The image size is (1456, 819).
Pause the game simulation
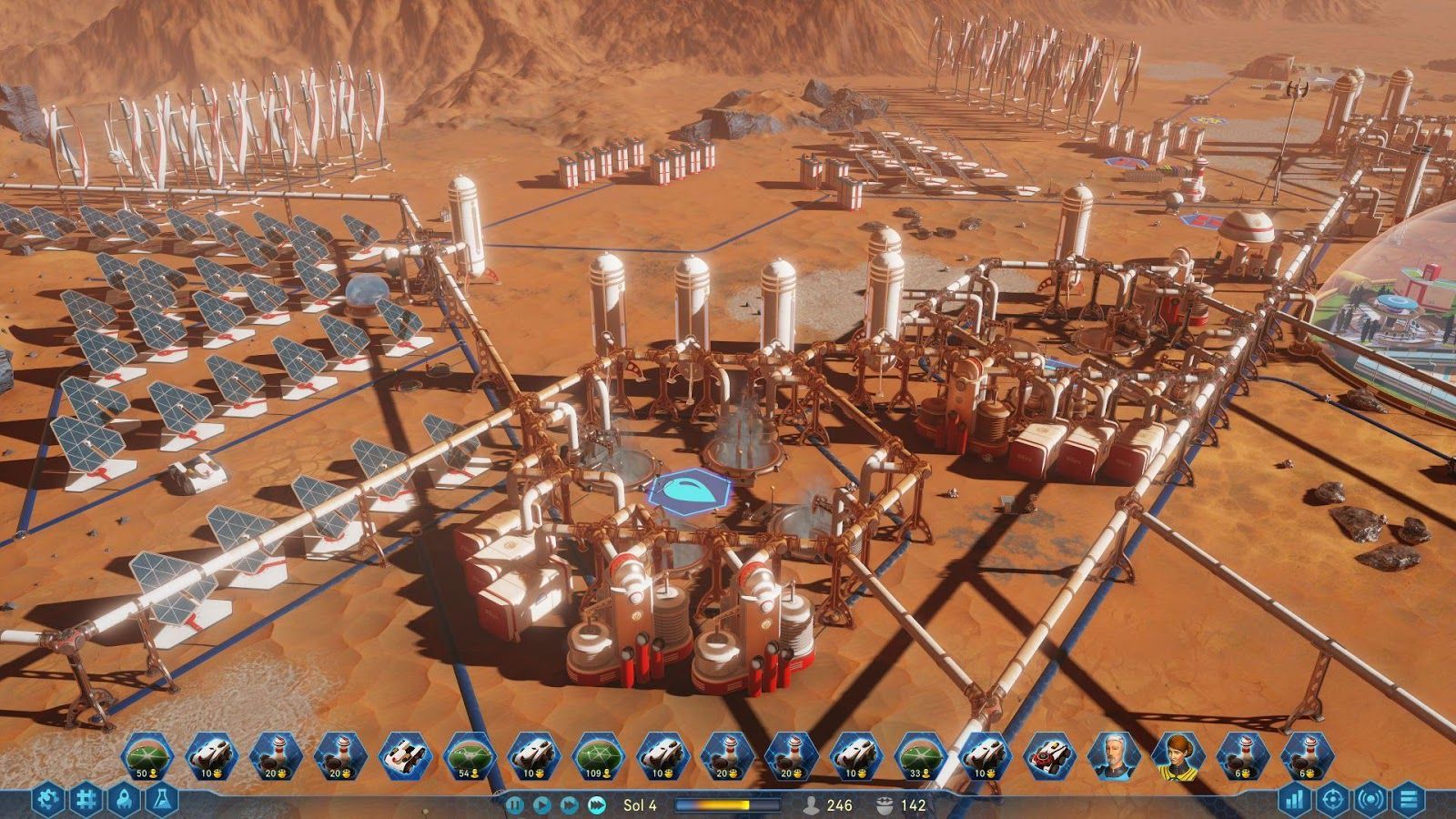coord(515,803)
